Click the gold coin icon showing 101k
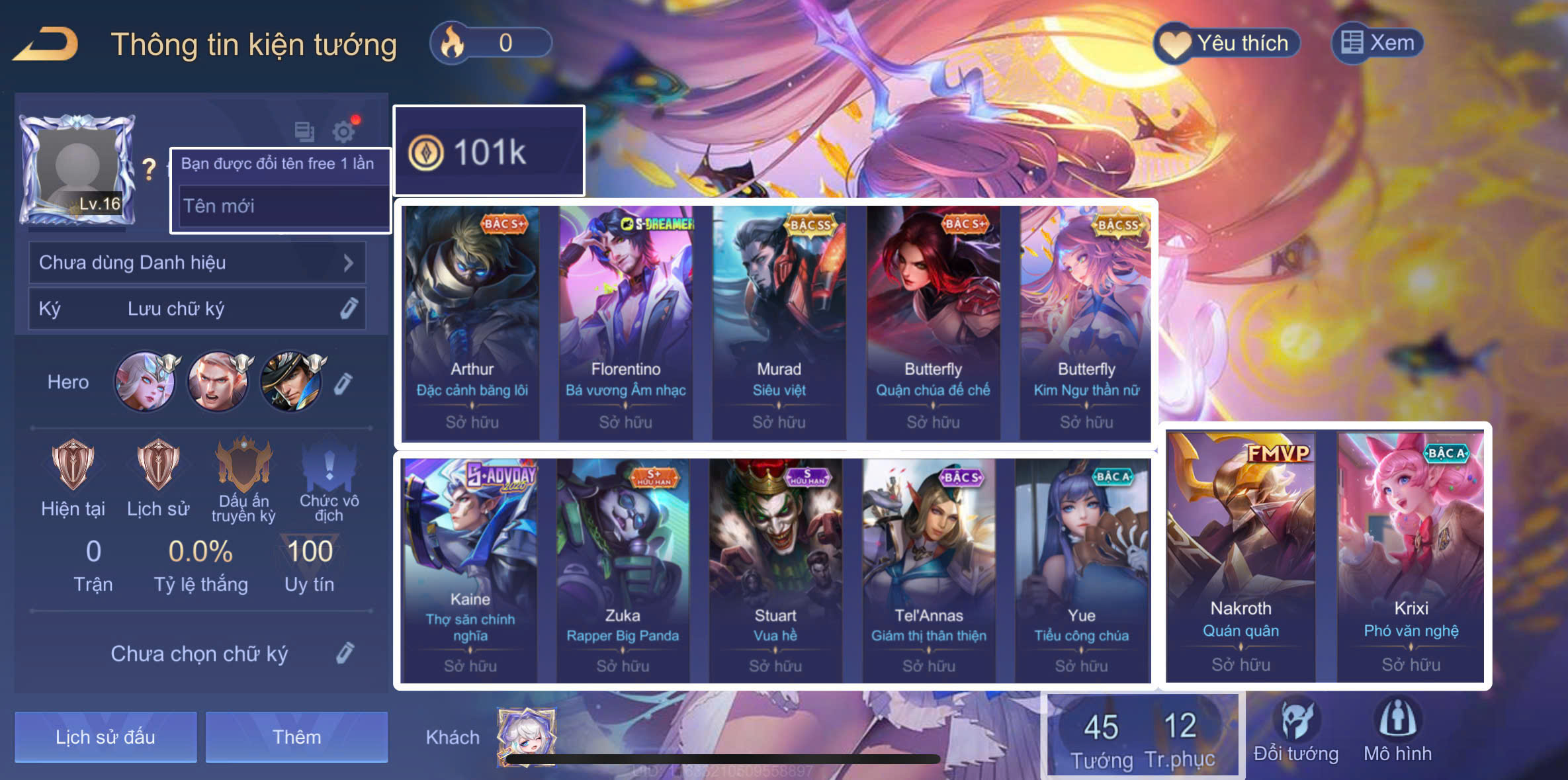Screen dimensions: 1568x780 click(427, 151)
